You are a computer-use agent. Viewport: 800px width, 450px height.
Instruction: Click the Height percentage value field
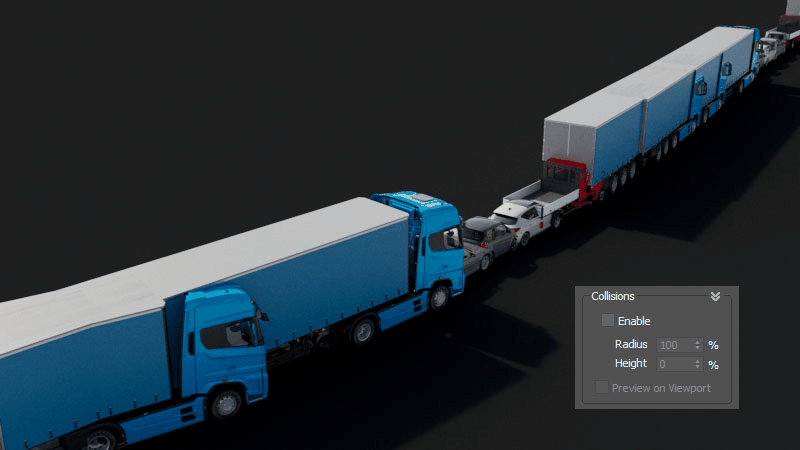pyautogui.click(x=673, y=364)
